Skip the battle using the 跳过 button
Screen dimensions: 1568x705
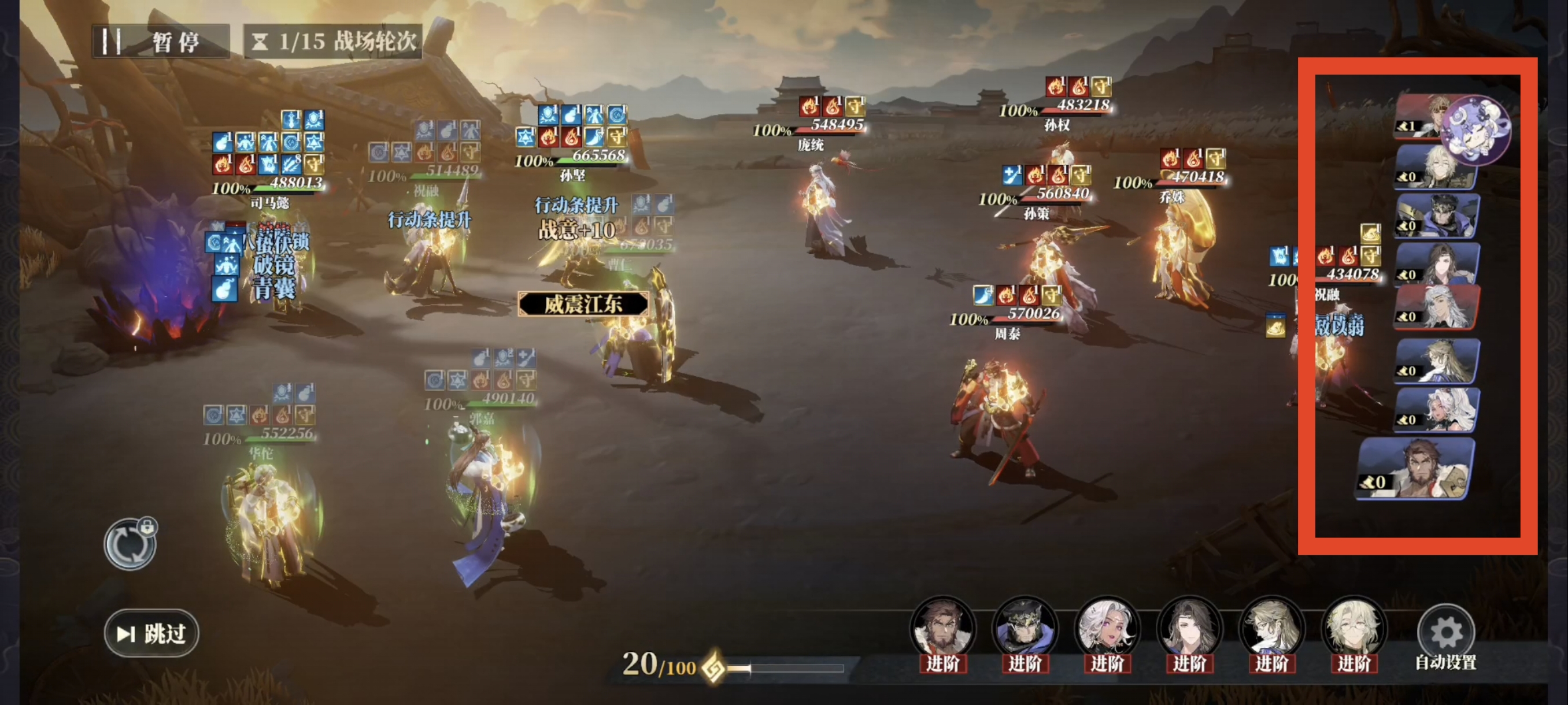(x=151, y=633)
